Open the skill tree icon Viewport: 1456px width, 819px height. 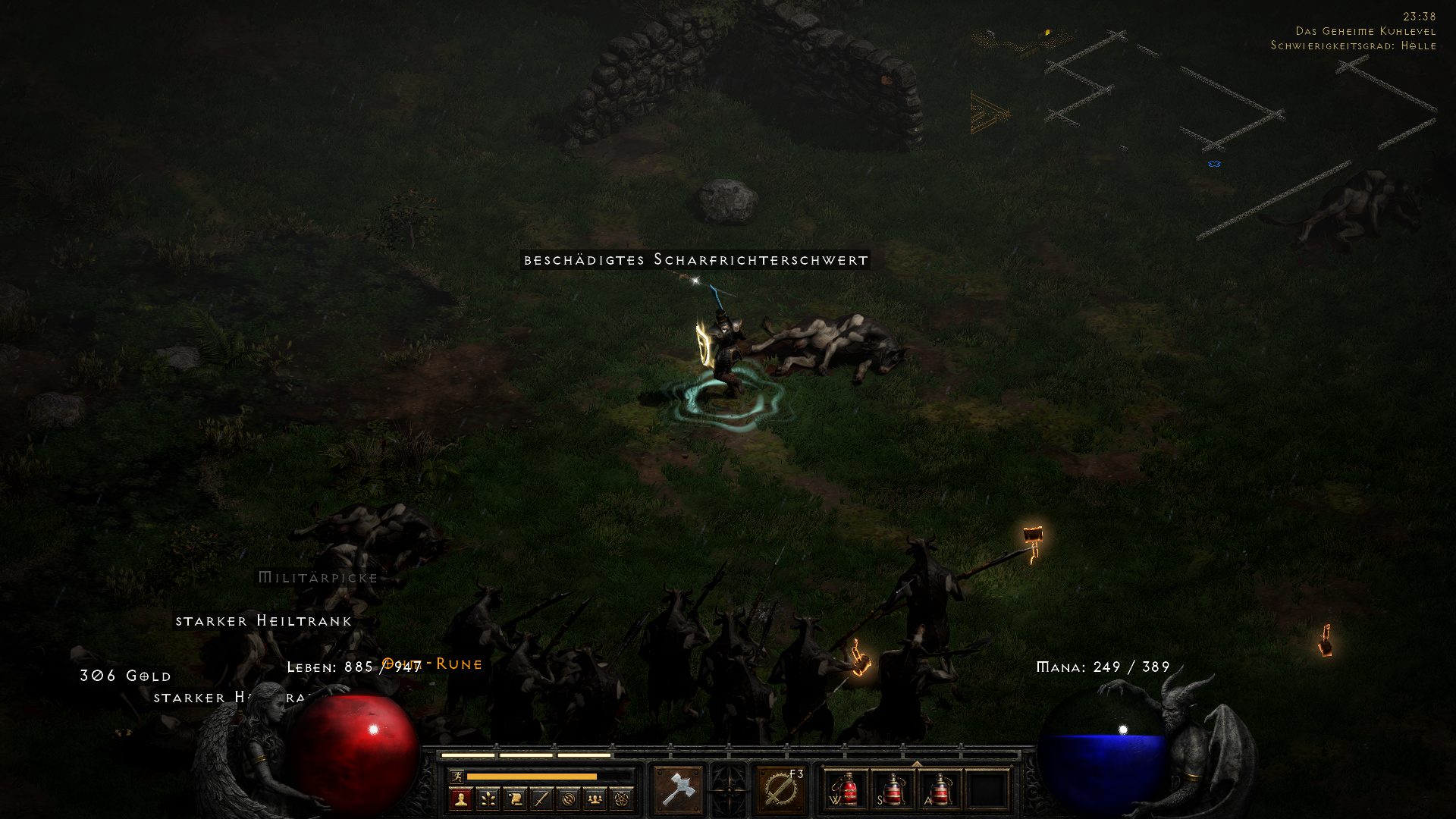point(488,800)
